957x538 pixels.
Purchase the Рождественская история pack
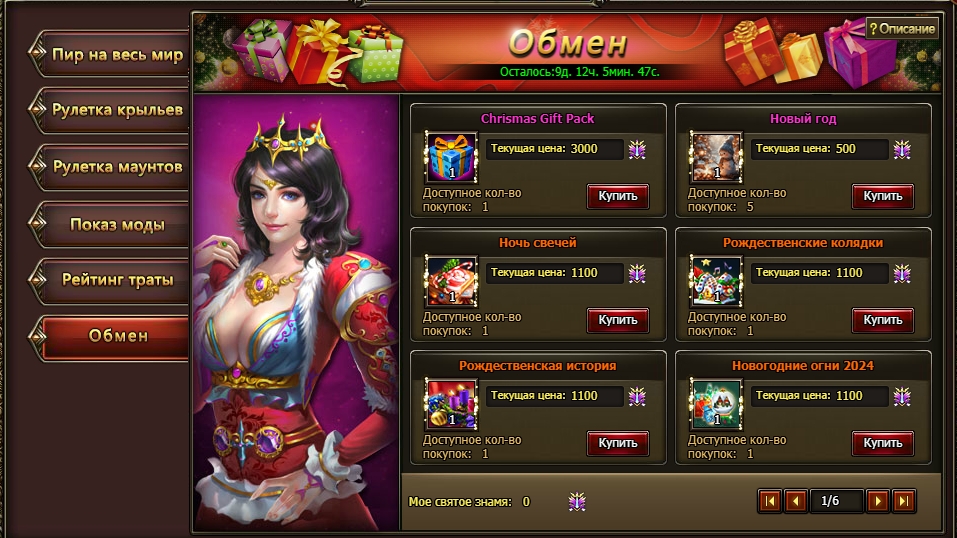(618, 443)
